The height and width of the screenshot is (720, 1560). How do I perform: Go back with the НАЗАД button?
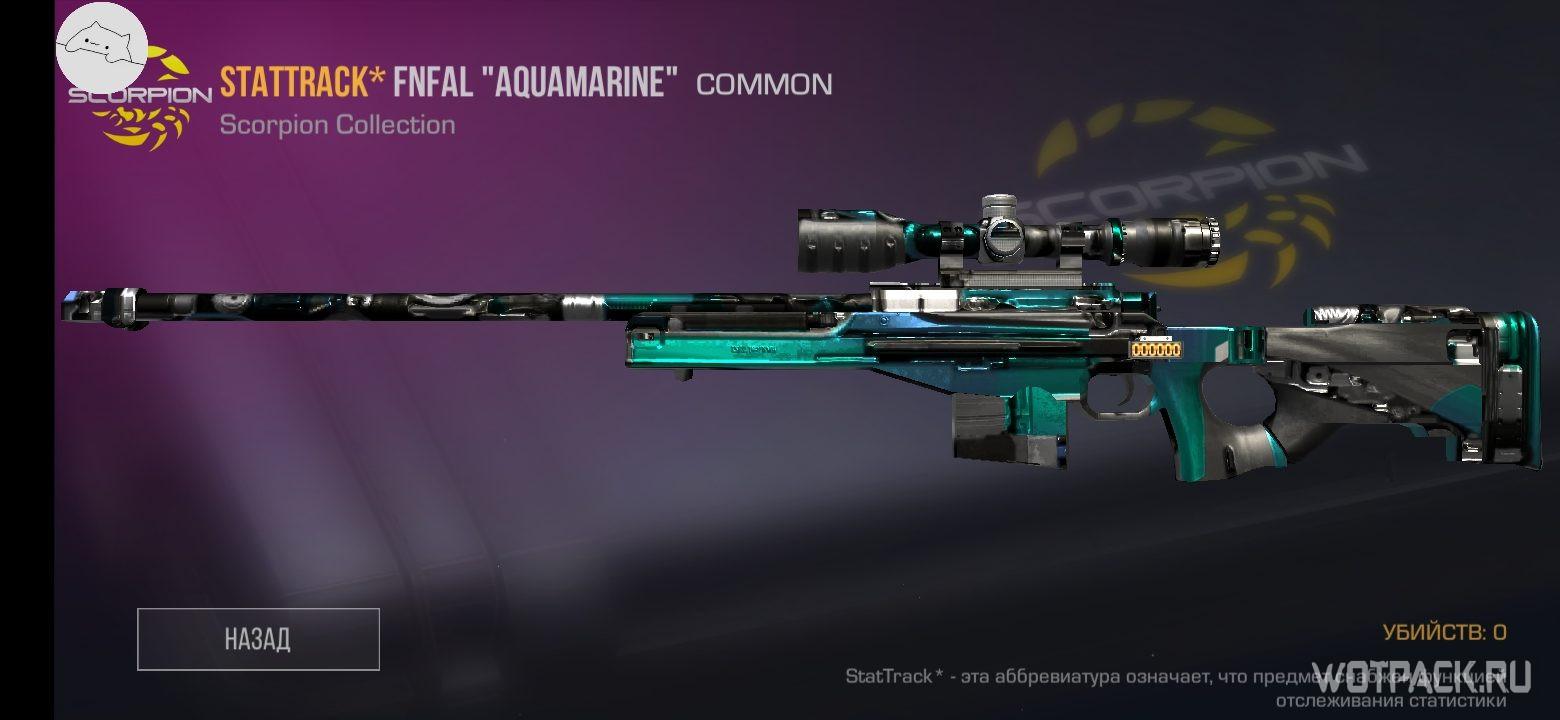(258, 639)
